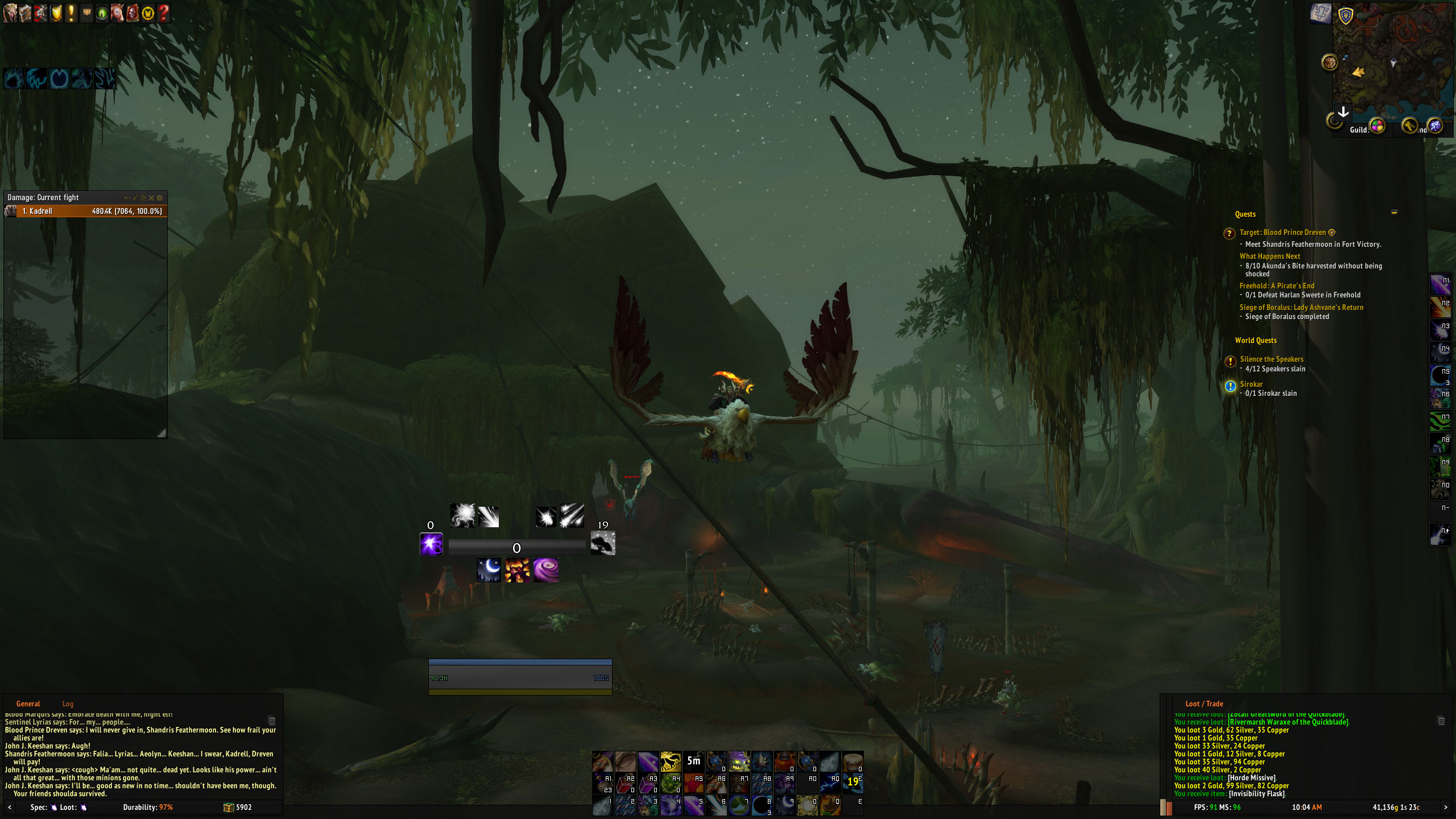This screenshot has width=1456, height=819.
Task: Open the character info portrait button
Action: pos(10,13)
